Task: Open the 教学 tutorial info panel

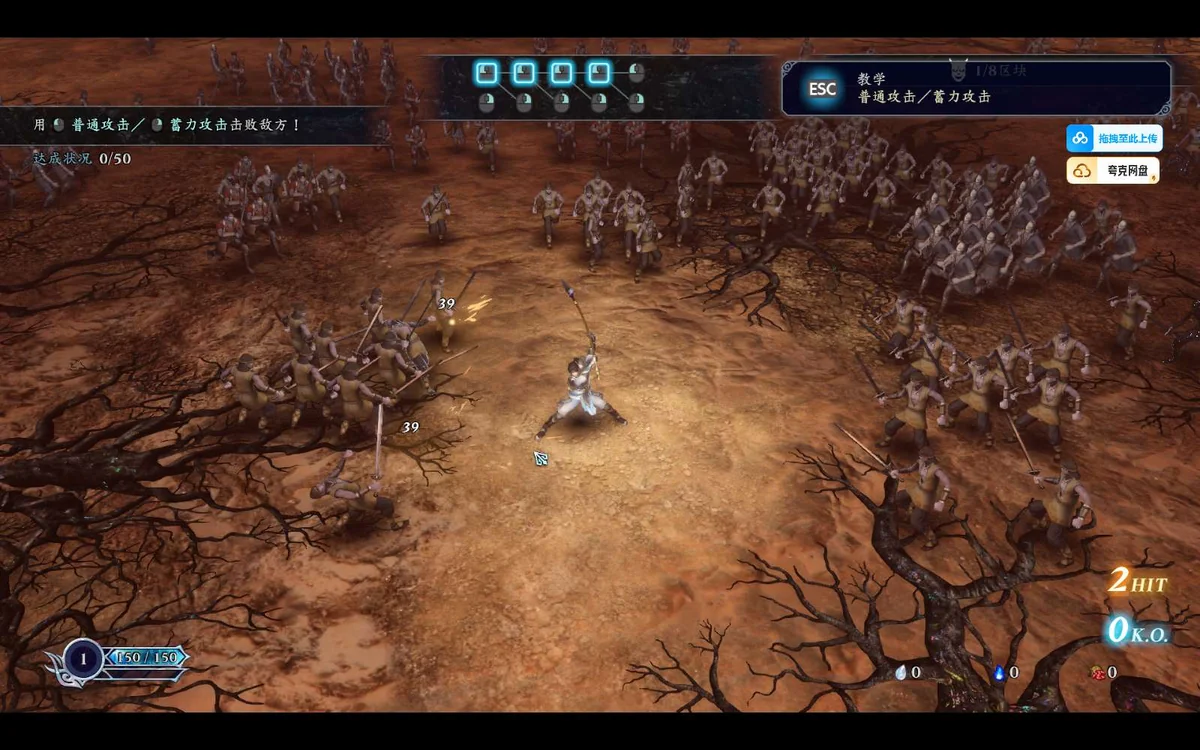Action: 975,88
